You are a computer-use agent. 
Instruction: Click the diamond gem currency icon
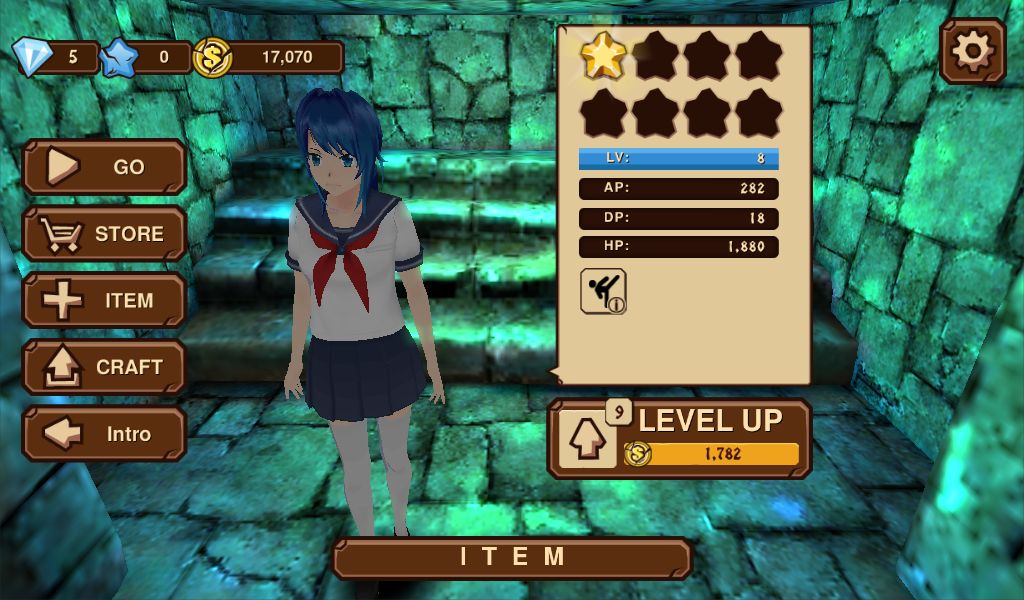[32, 57]
